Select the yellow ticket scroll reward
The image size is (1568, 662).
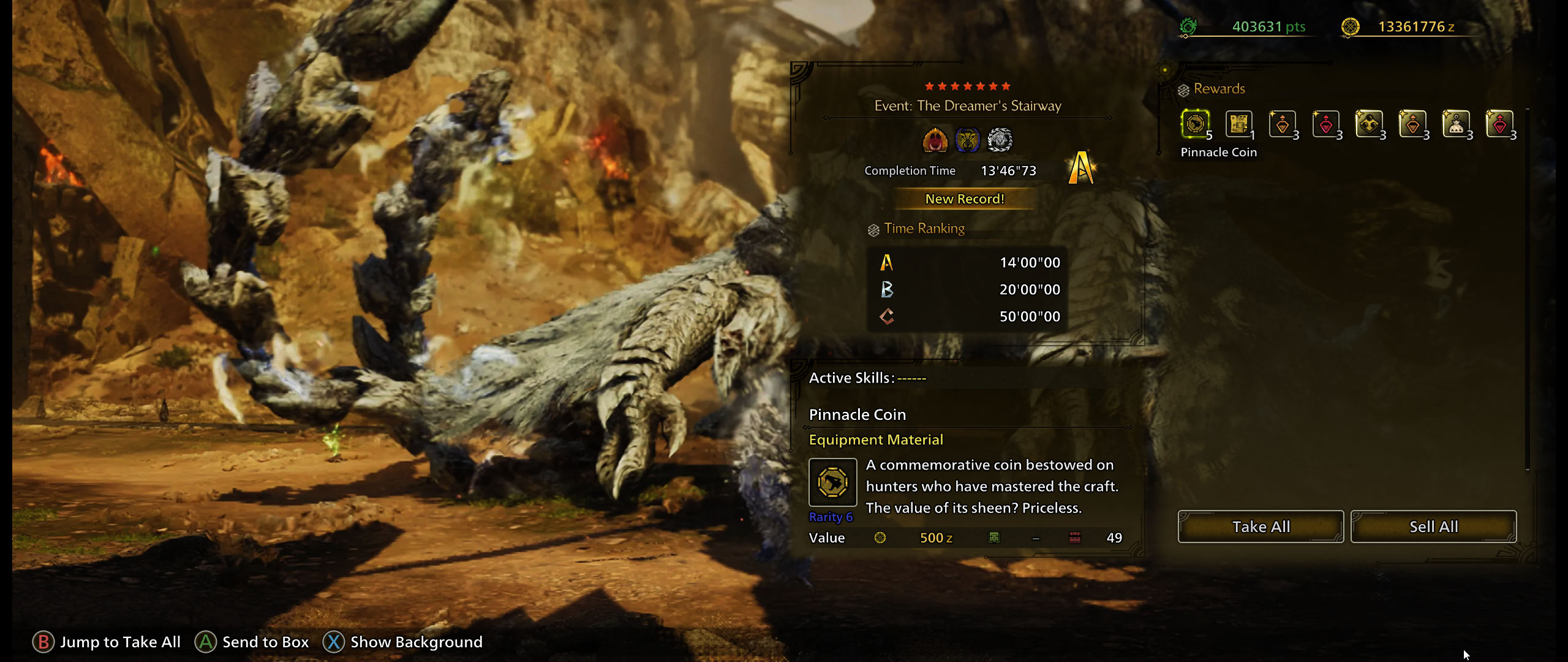1238,124
